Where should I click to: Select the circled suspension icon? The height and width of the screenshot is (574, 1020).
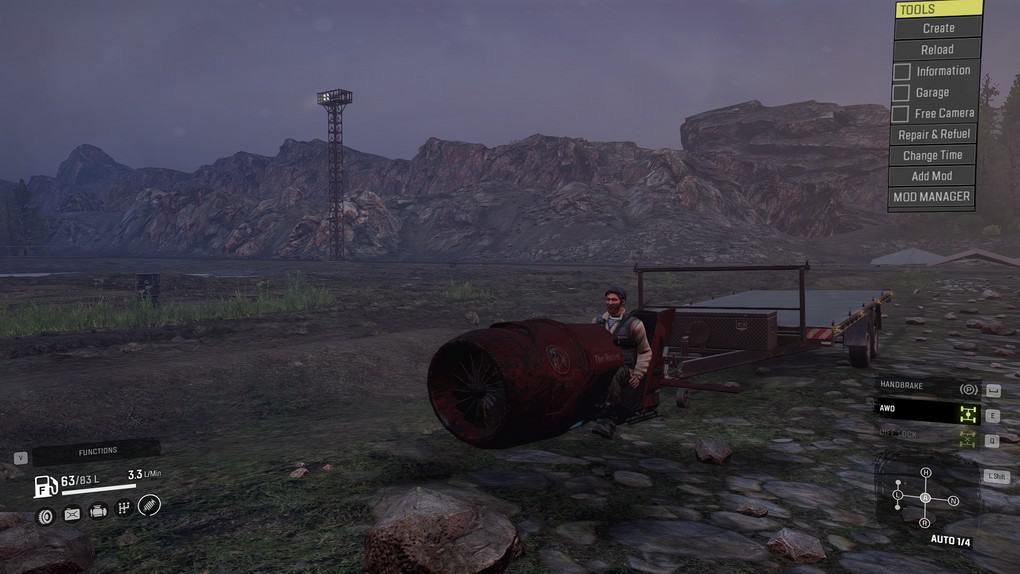tap(149, 505)
